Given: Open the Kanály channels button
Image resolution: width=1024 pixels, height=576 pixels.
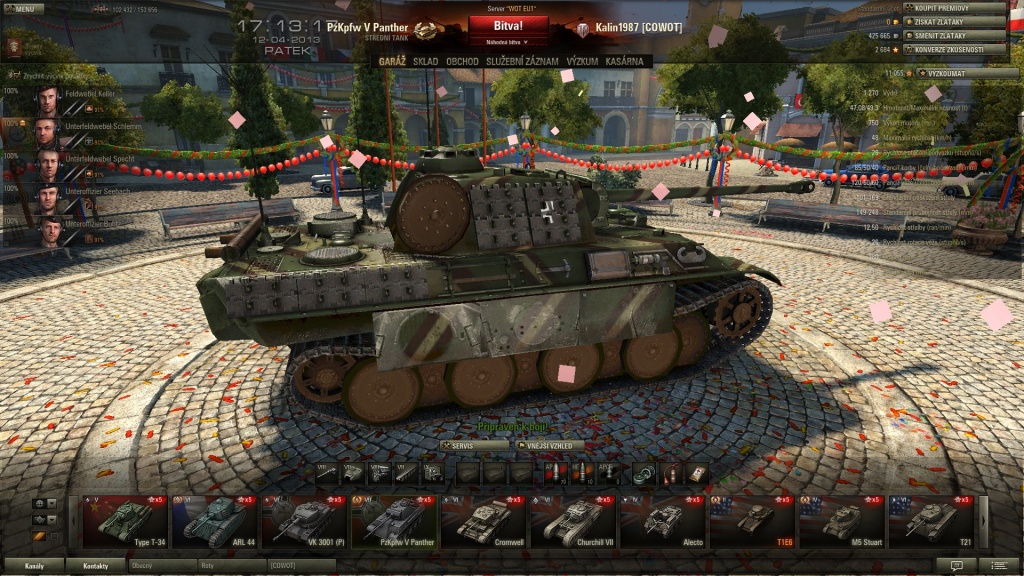Looking at the screenshot, I should pos(34,566).
